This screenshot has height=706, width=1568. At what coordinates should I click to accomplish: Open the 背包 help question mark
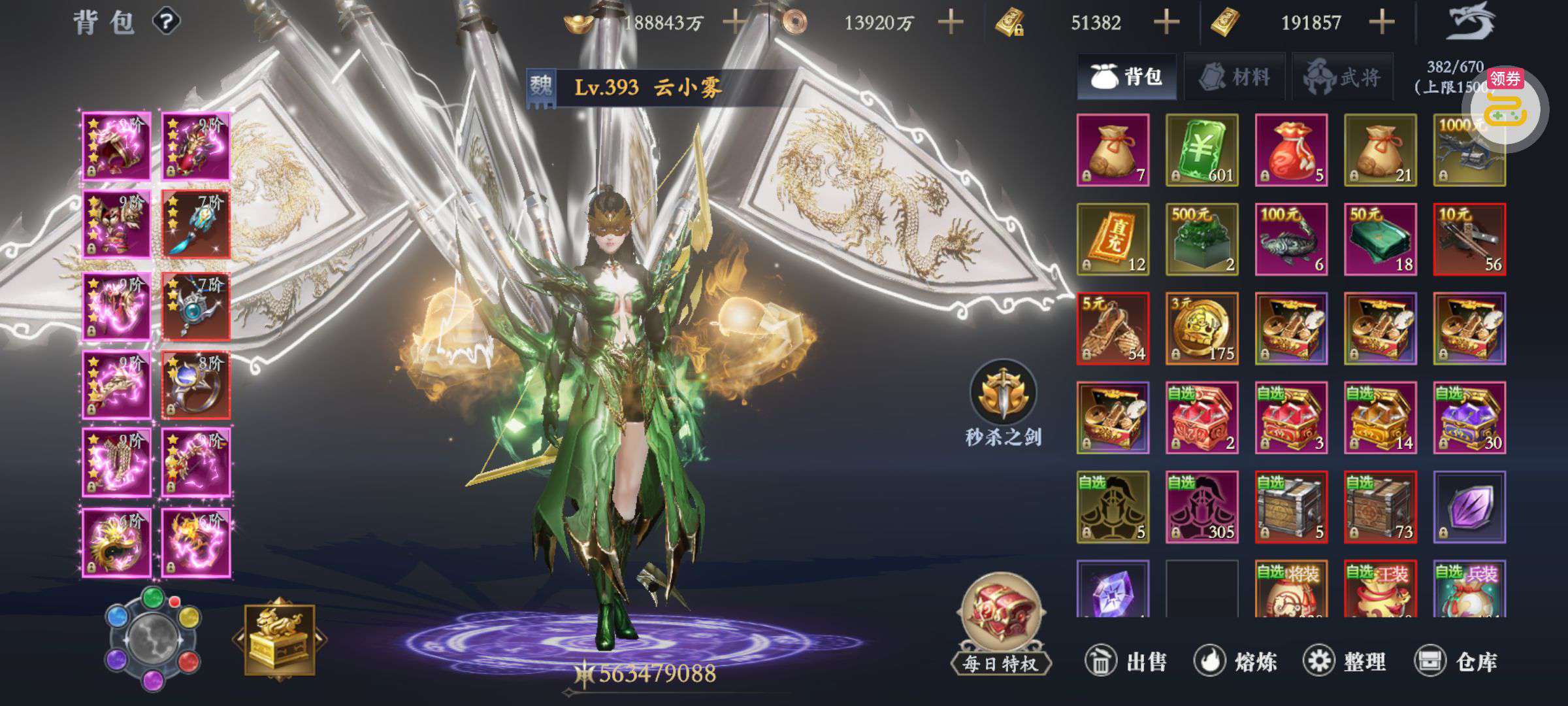coord(167,22)
